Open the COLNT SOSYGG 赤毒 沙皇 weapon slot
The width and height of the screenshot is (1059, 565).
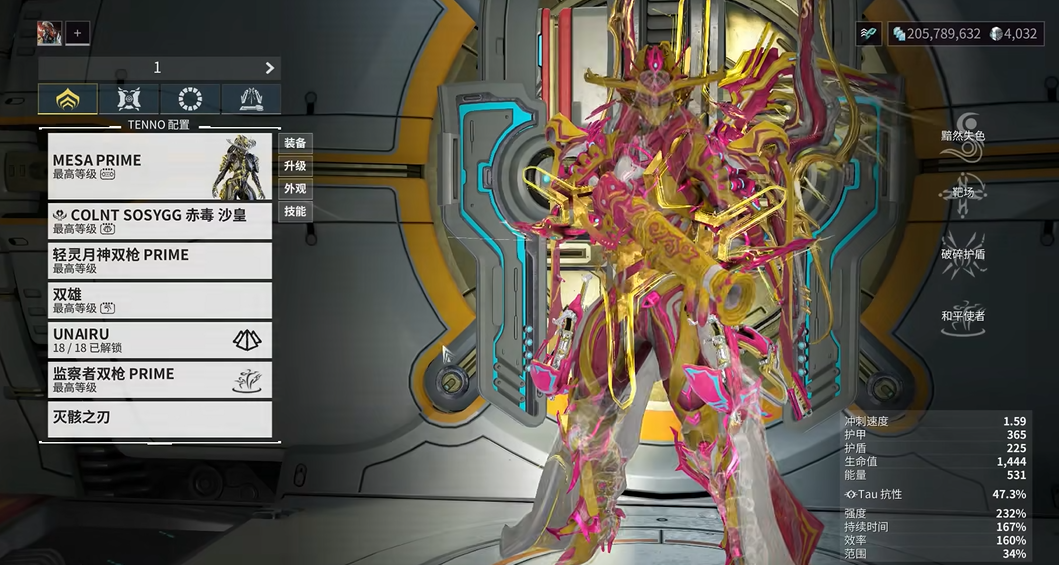160,221
